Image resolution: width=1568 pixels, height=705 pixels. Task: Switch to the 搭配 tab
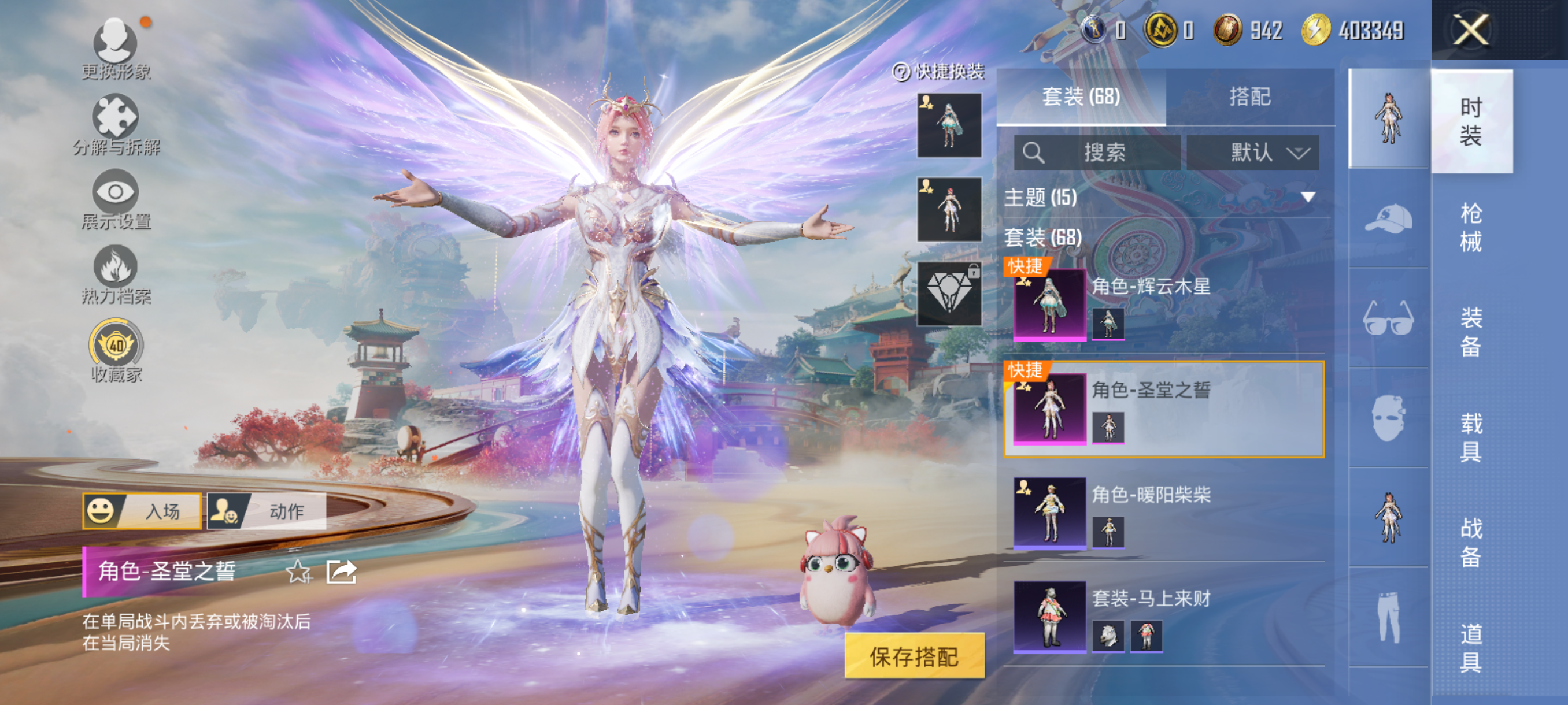pyautogui.click(x=1249, y=97)
